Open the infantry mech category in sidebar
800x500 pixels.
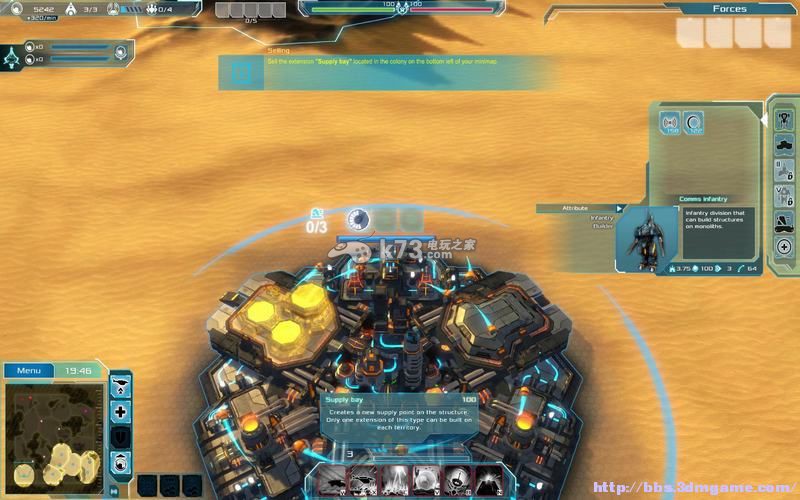784,119
